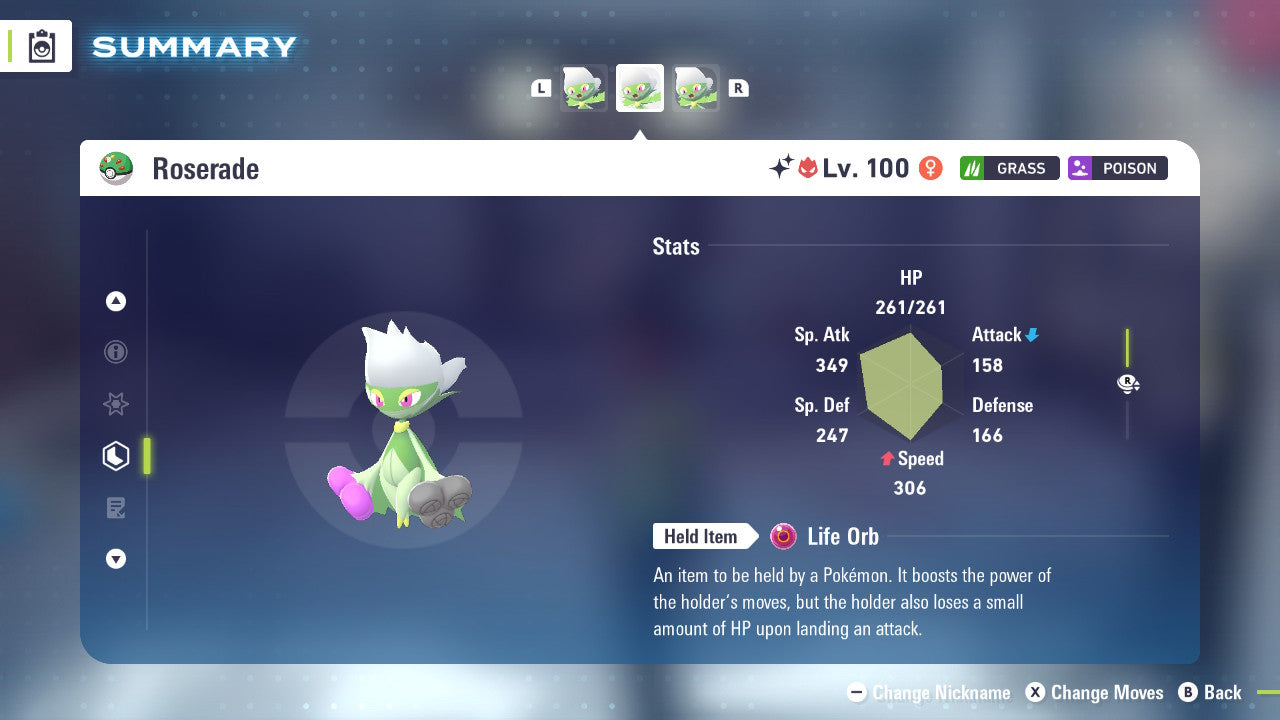1280x720 pixels.
Task: Click the right-stick indicator beside the stats gauge
Action: pos(1128,383)
